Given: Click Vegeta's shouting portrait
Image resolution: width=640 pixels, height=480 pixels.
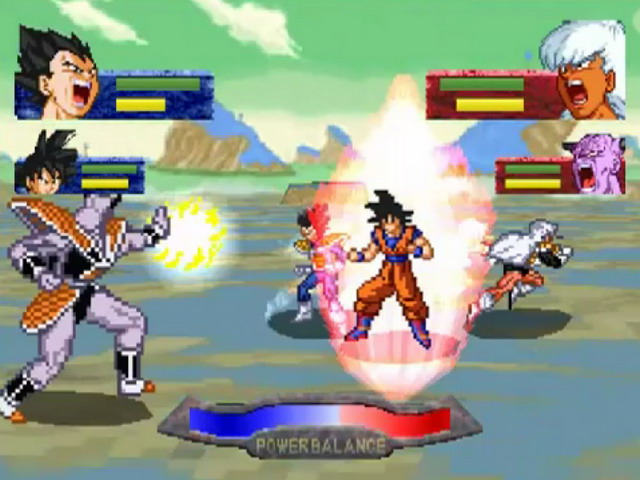Looking at the screenshot, I should 58,73.
